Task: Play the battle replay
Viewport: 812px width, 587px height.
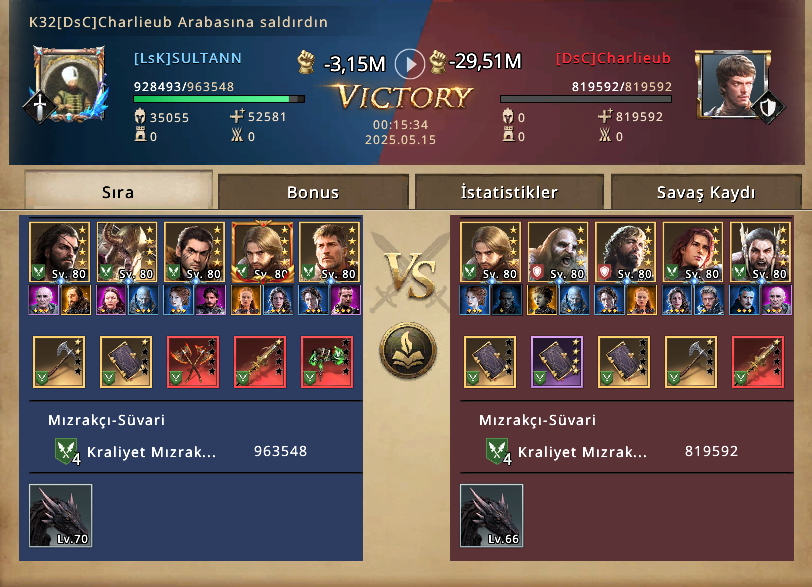Action: [x=410, y=64]
